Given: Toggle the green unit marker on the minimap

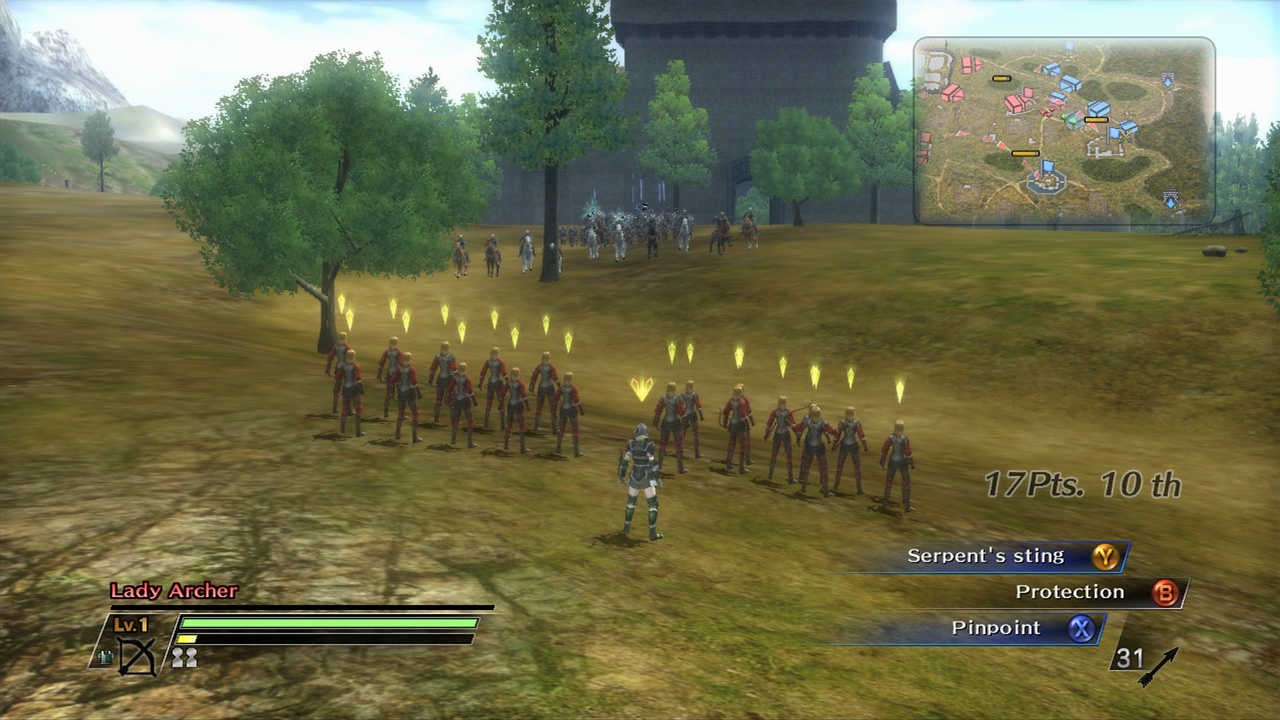Looking at the screenshot, I should coord(1063,116).
